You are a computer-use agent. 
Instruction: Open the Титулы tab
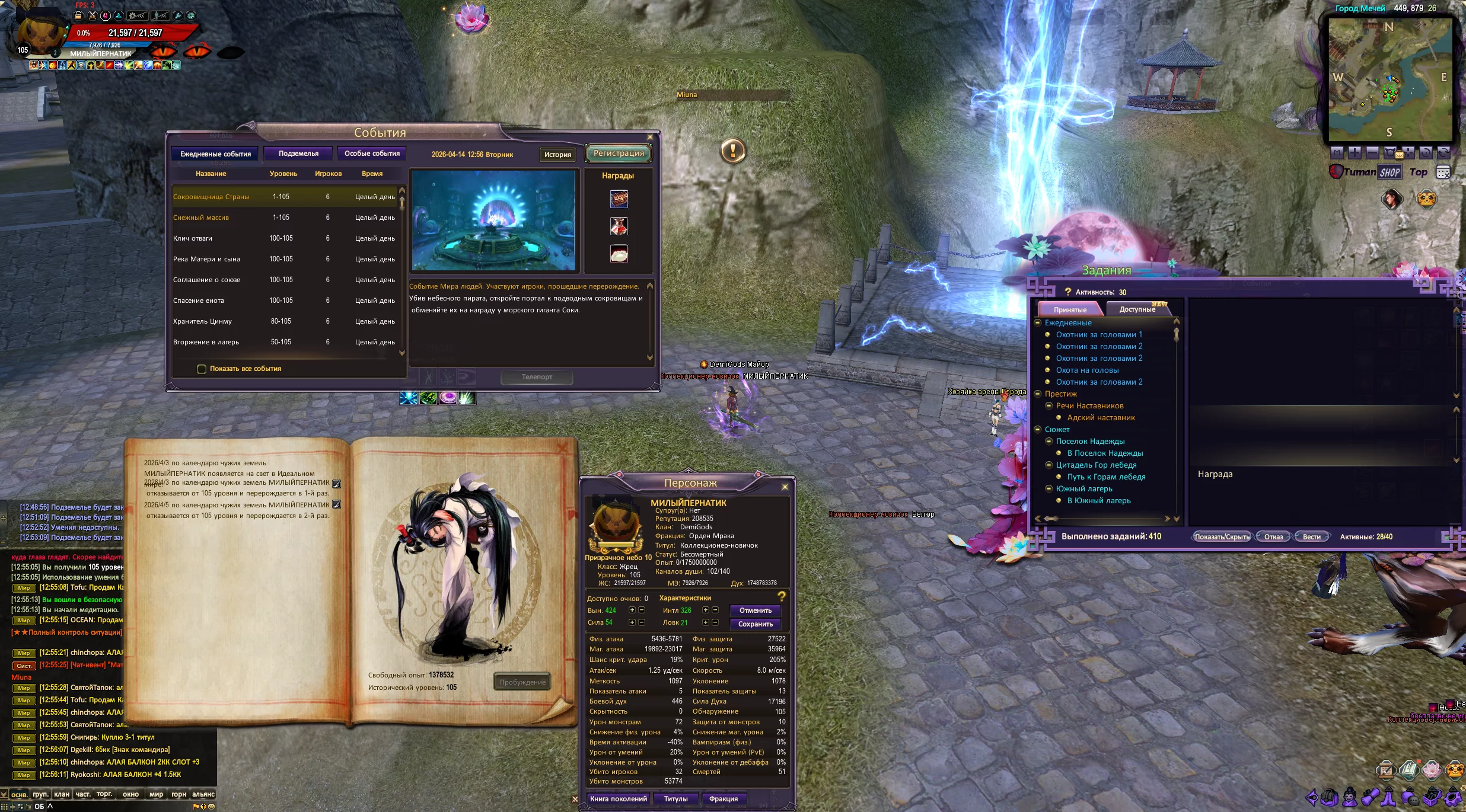tap(675, 799)
